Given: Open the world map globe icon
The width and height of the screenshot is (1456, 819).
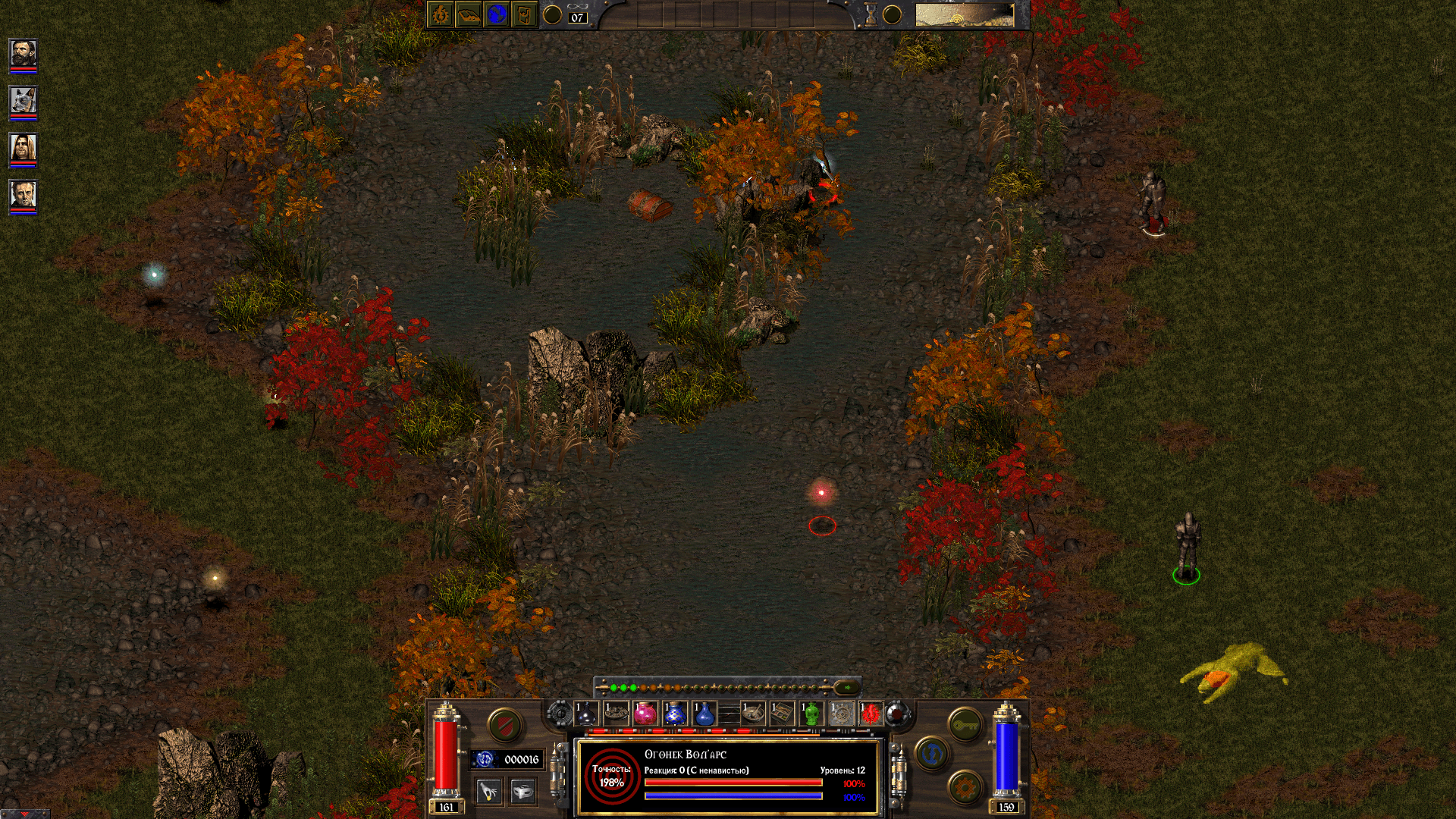Looking at the screenshot, I should 497,15.
